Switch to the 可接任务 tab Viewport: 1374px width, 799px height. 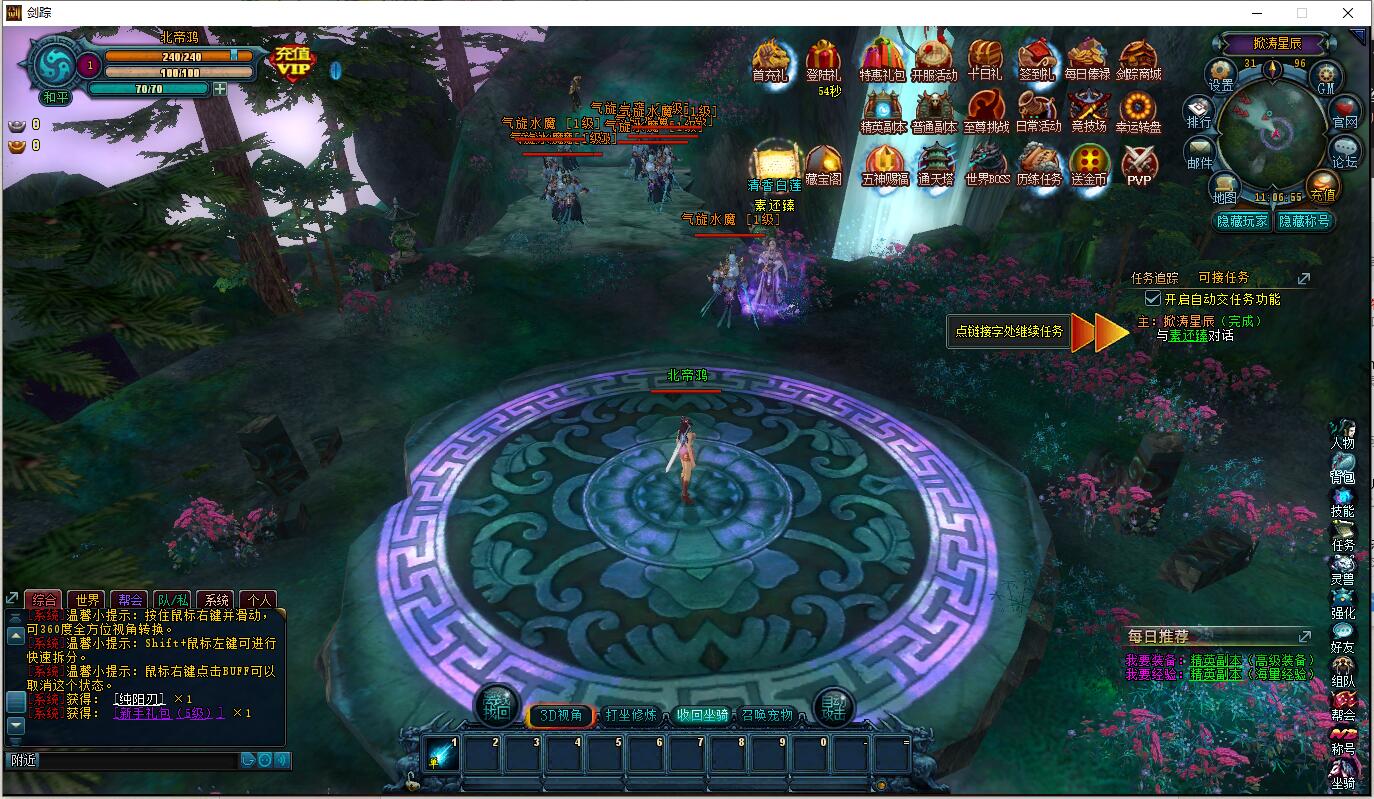[1223, 278]
